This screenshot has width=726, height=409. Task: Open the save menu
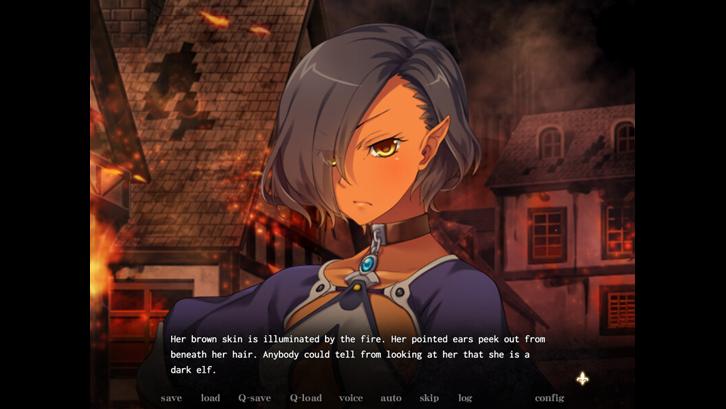pos(171,398)
